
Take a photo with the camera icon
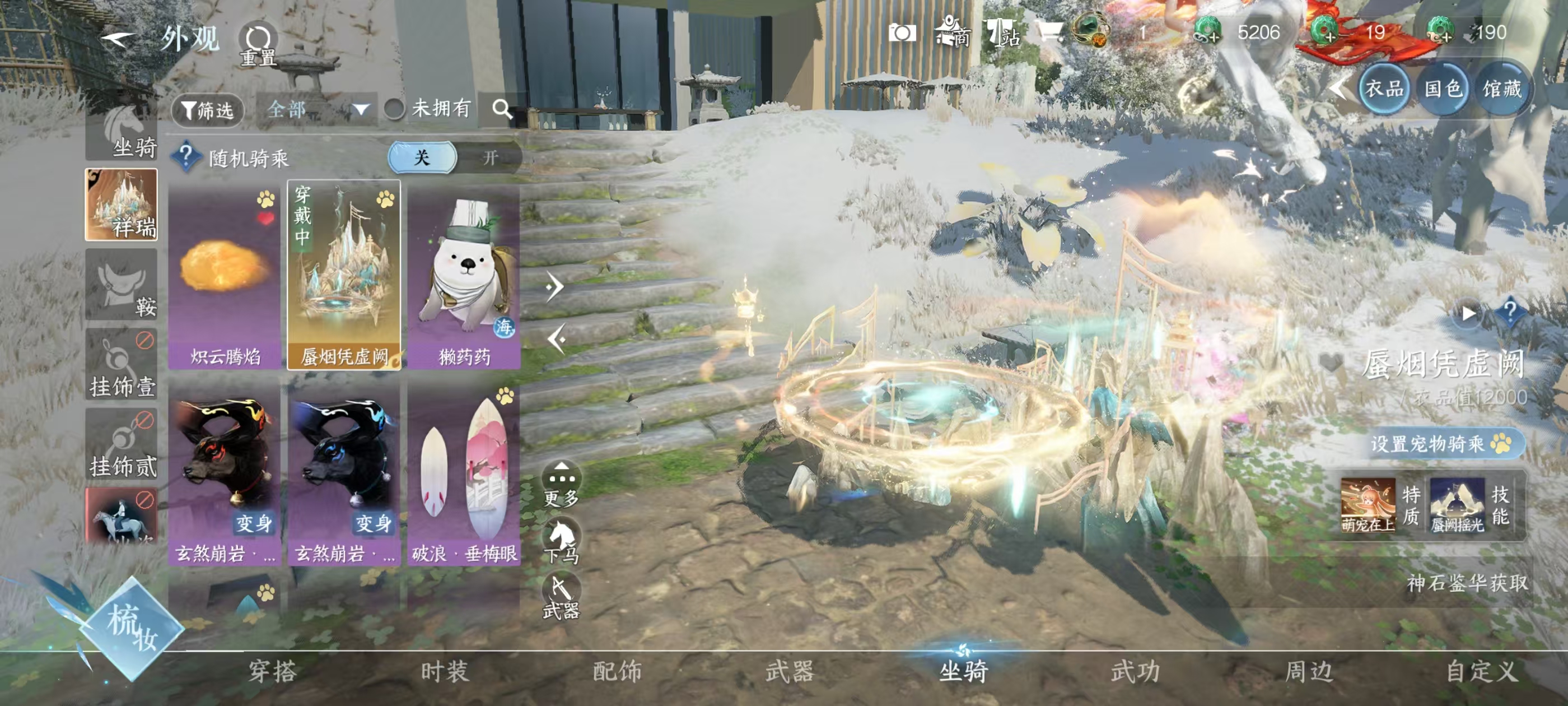click(902, 32)
